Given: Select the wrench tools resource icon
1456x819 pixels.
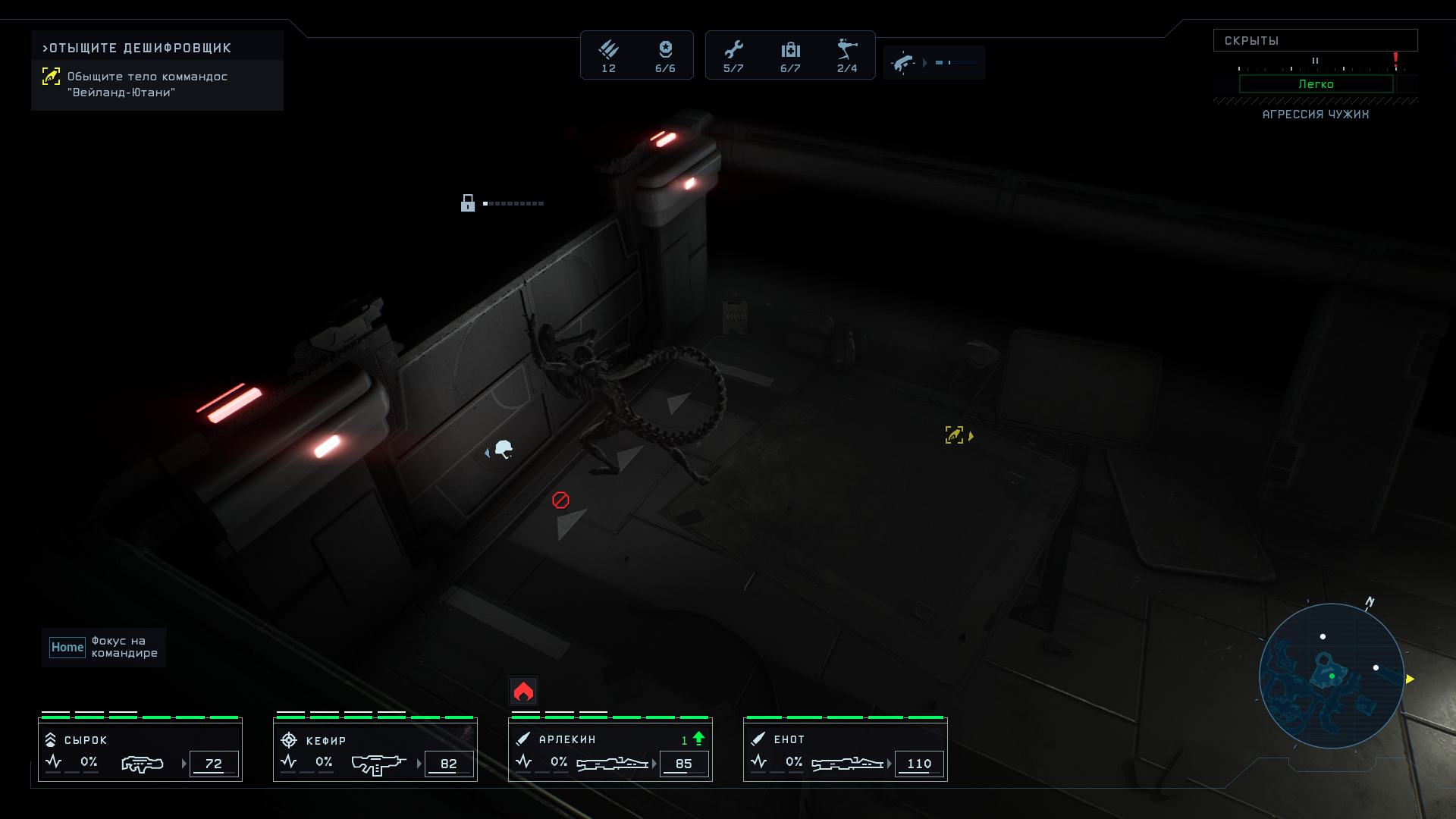Looking at the screenshot, I should [733, 50].
